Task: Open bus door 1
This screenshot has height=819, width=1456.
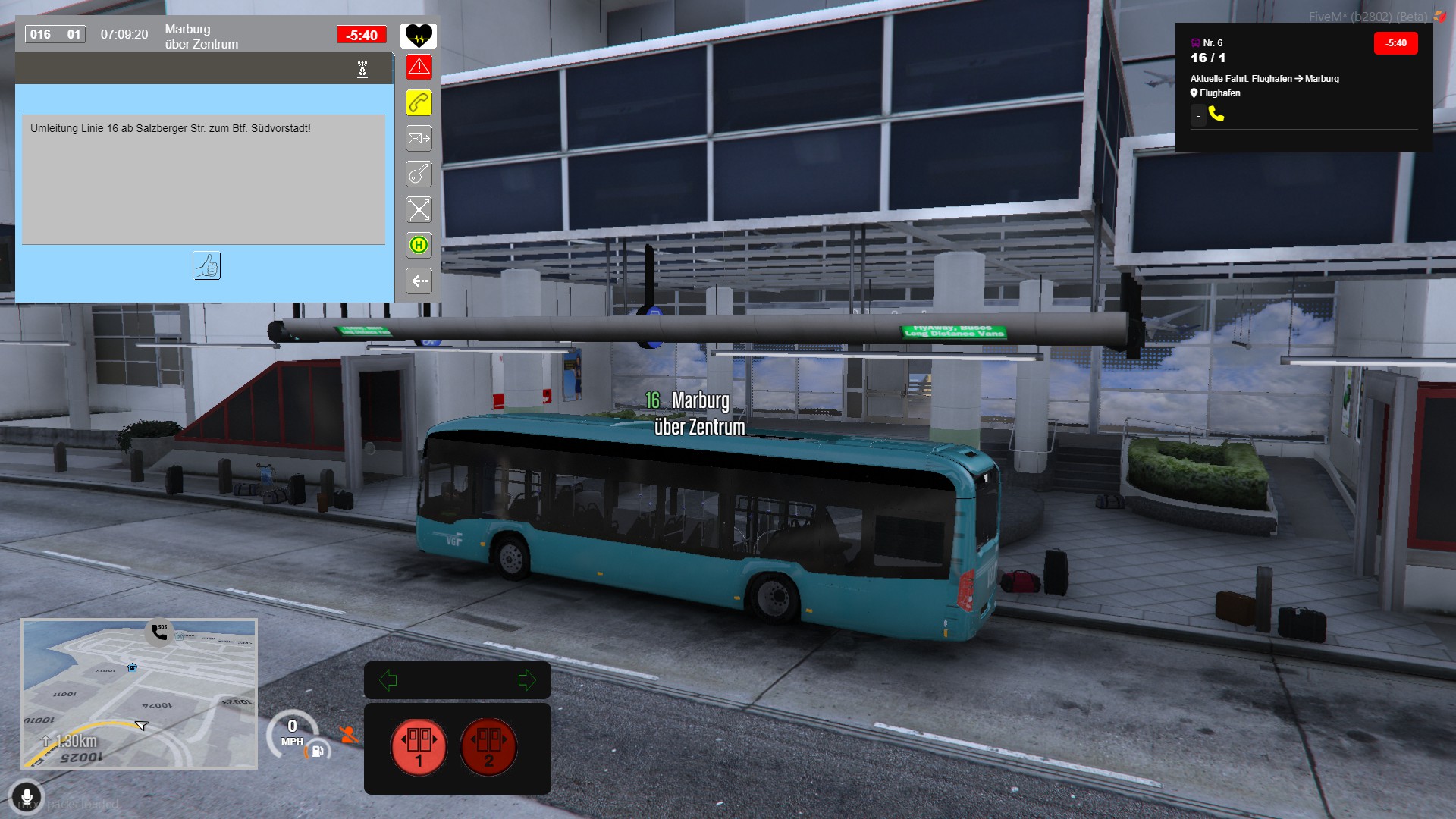Action: [x=419, y=747]
